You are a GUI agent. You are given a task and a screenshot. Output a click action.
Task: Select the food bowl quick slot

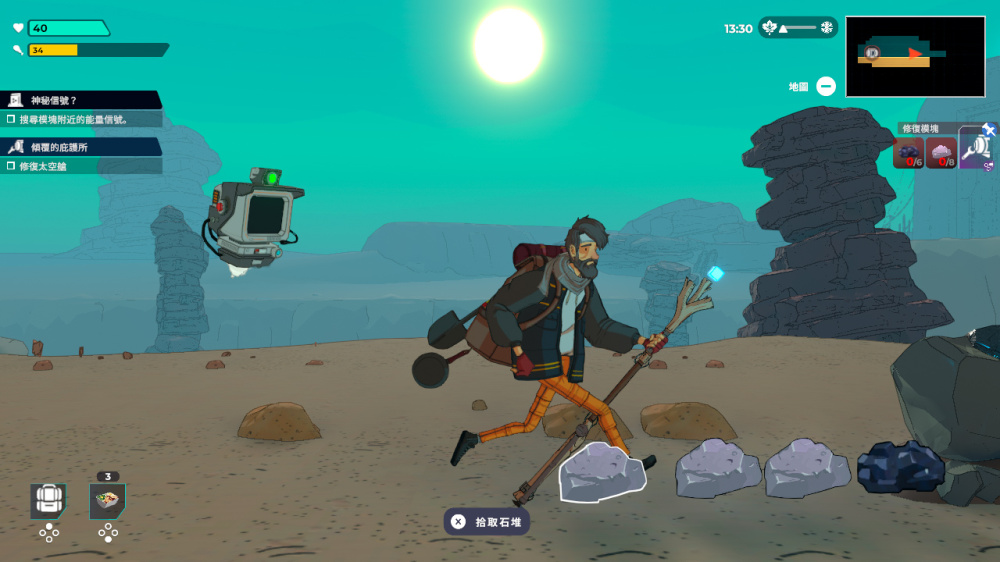click(107, 500)
